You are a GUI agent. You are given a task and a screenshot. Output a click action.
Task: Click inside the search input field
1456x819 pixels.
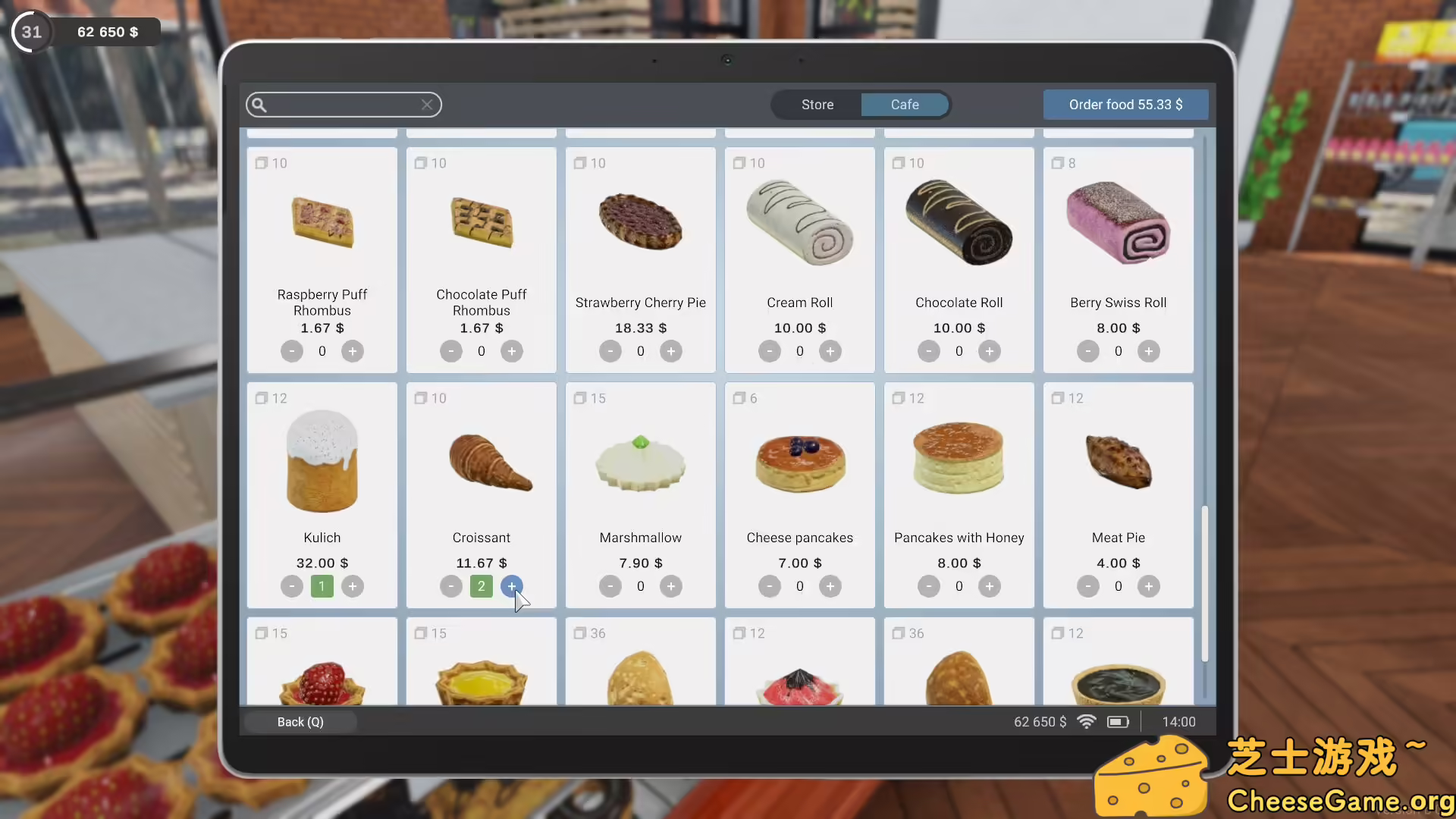(341, 105)
